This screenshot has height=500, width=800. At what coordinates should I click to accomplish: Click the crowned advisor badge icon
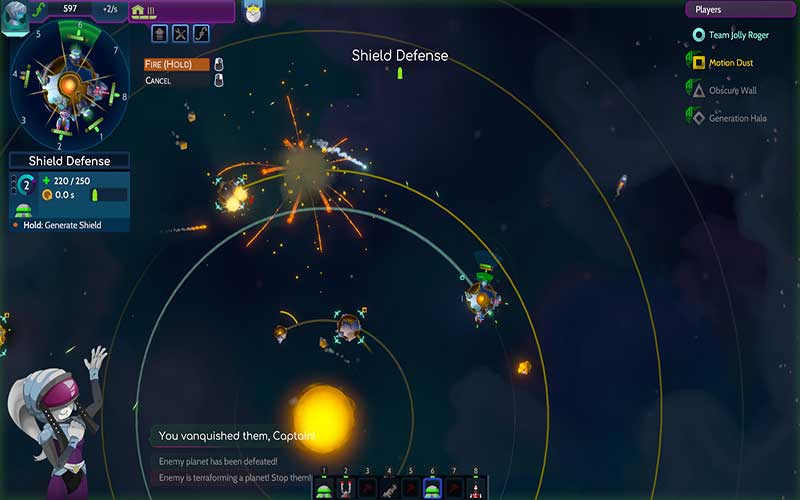tap(252, 12)
